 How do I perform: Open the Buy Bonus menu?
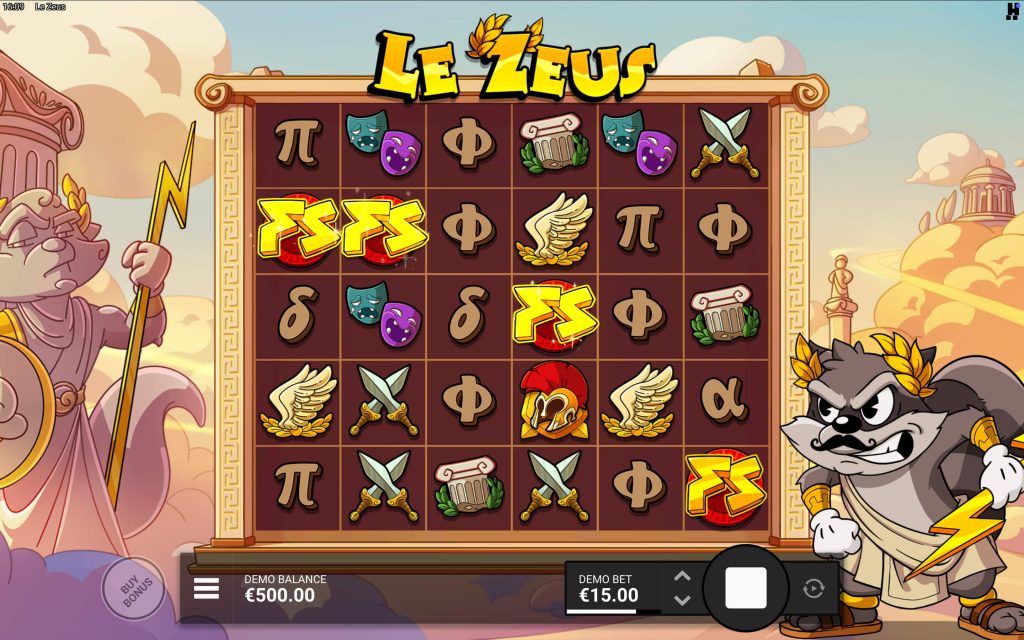tap(133, 589)
